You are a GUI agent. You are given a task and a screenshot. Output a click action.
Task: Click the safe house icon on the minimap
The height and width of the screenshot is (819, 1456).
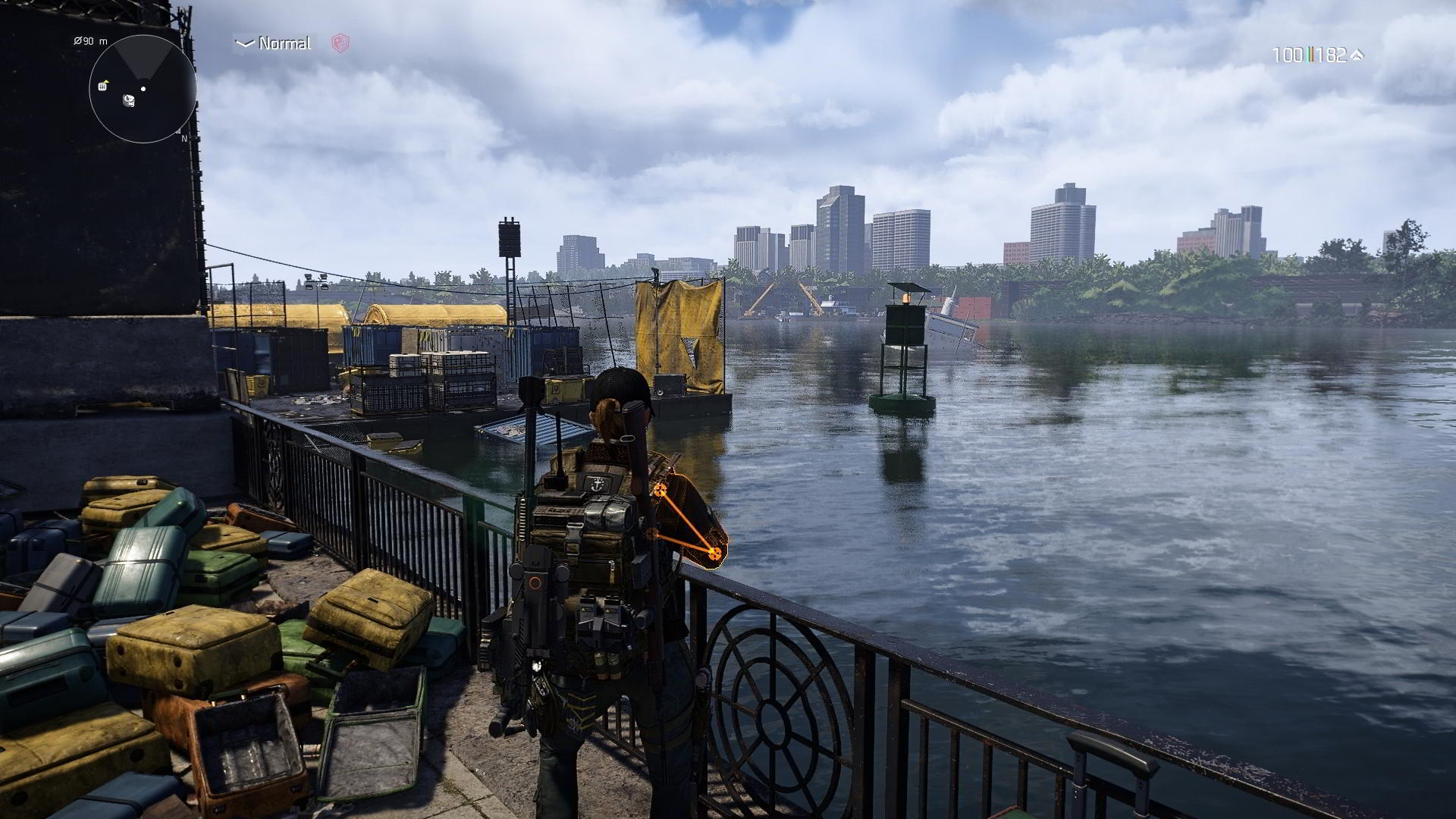click(x=102, y=86)
